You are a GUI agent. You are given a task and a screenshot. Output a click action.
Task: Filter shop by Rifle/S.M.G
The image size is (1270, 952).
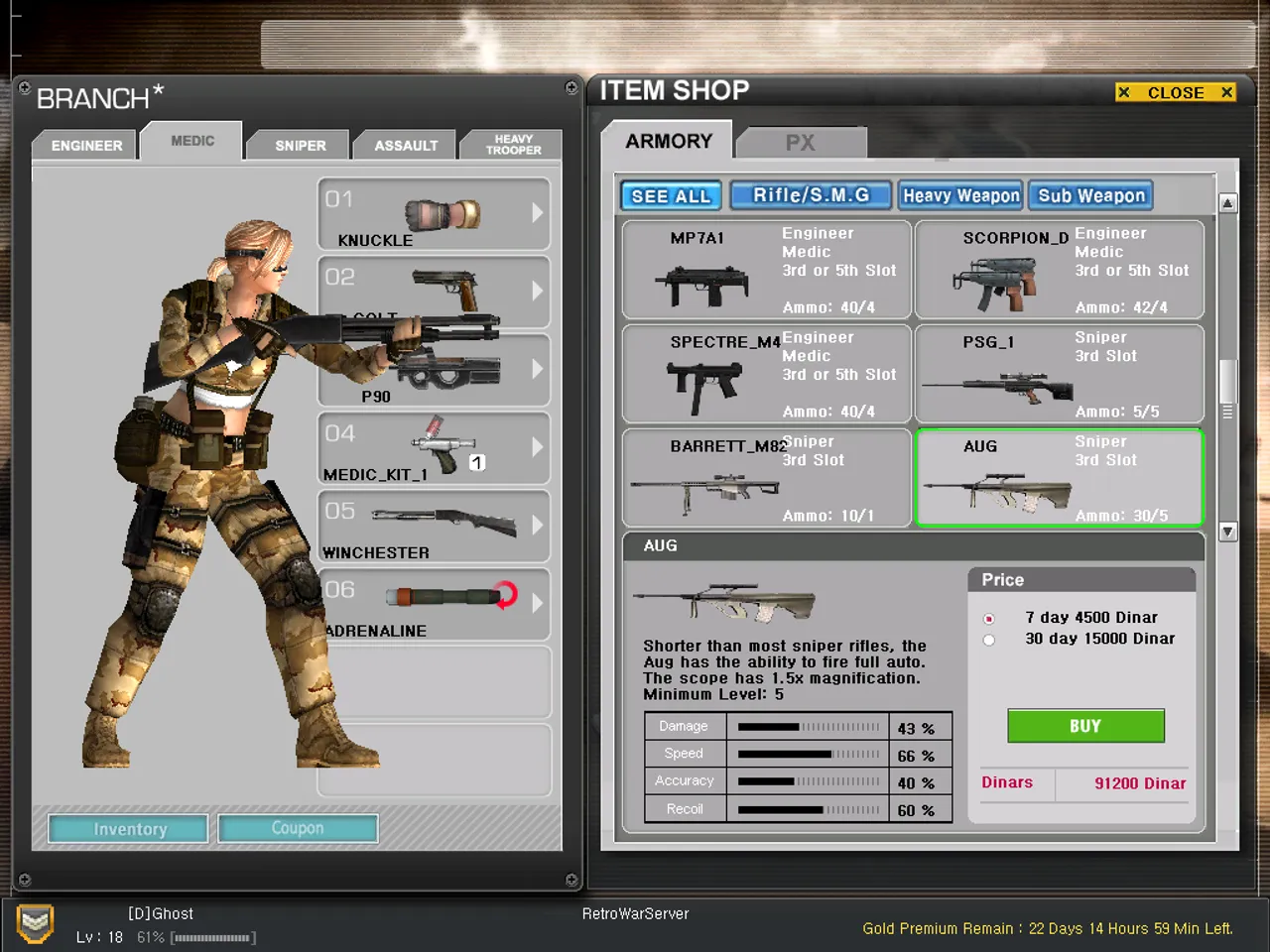(810, 195)
